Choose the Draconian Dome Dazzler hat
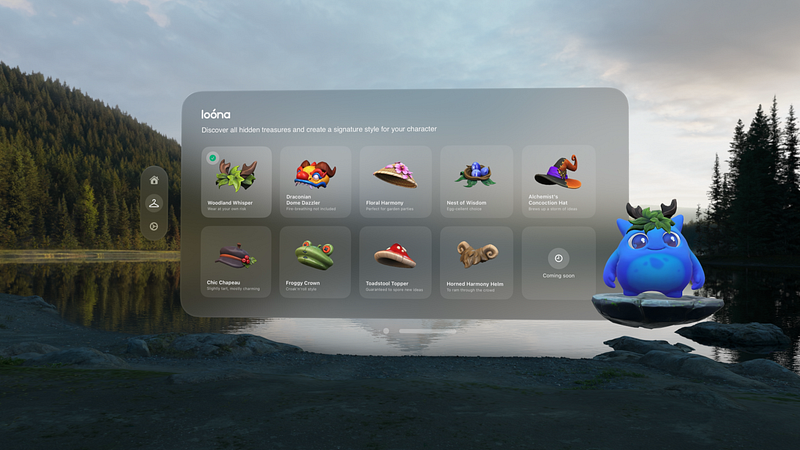The height and width of the screenshot is (450, 800). pyautogui.click(x=316, y=181)
